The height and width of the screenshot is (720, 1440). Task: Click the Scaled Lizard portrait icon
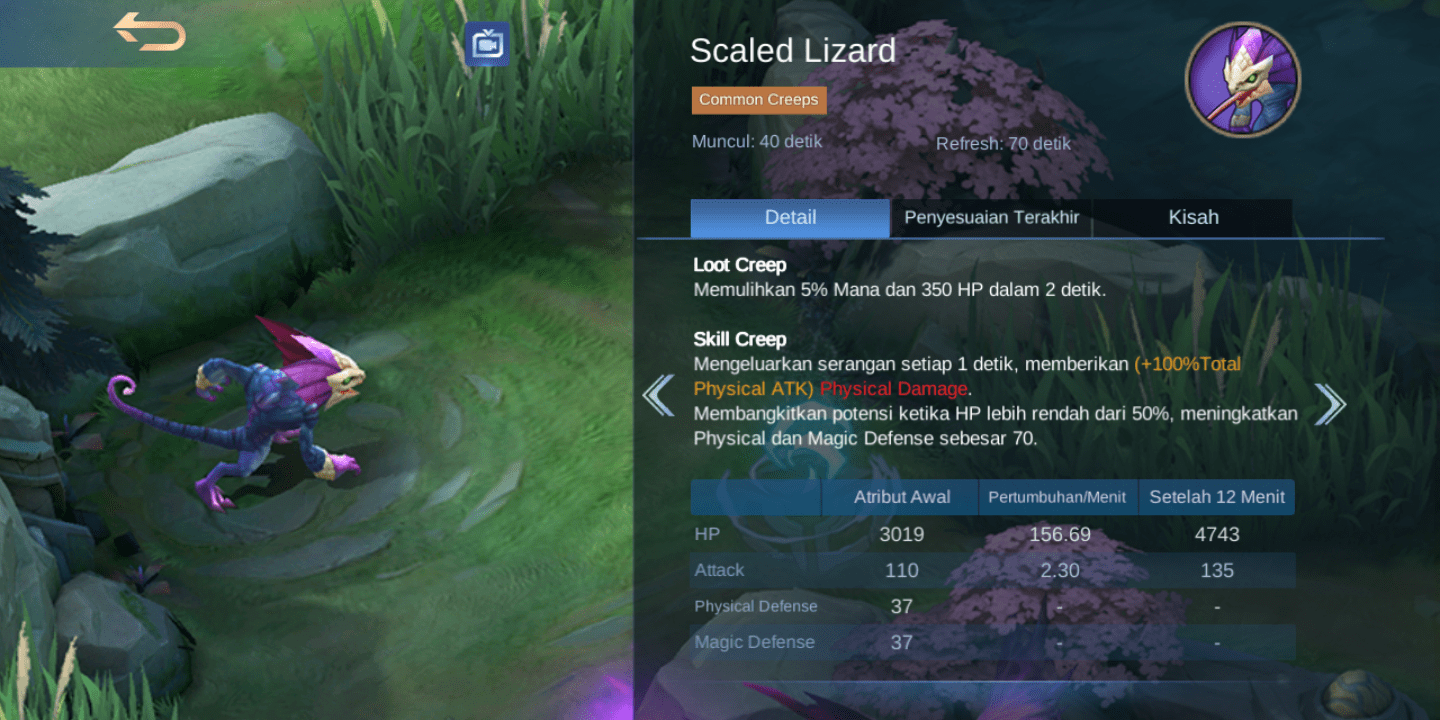pyautogui.click(x=1243, y=78)
